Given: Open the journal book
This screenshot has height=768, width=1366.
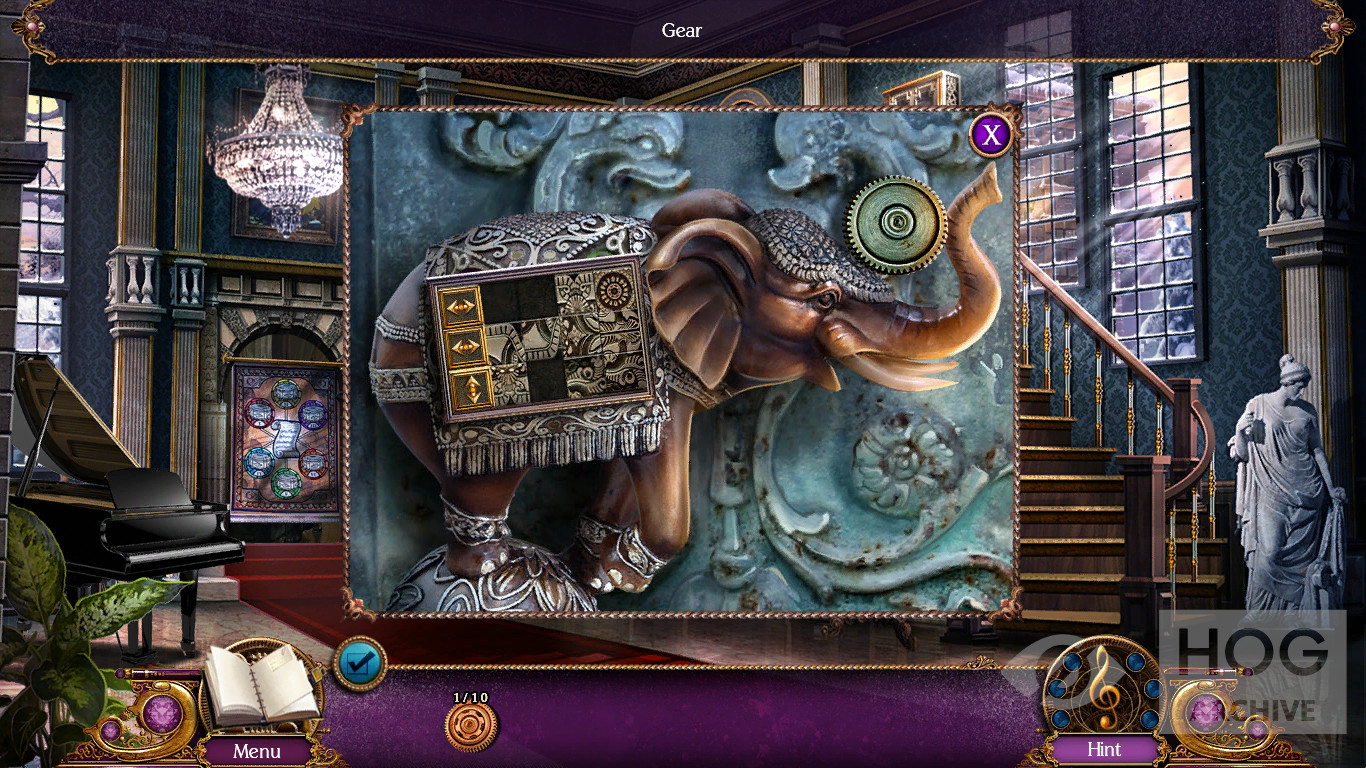Looking at the screenshot, I should [260, 687].
